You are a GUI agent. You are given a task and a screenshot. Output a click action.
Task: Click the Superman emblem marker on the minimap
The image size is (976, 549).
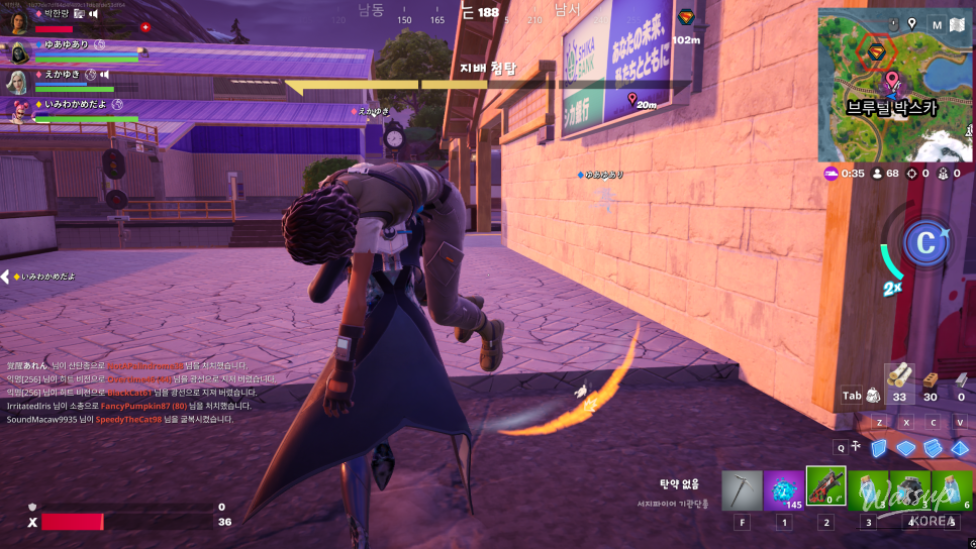pos(875,51)
